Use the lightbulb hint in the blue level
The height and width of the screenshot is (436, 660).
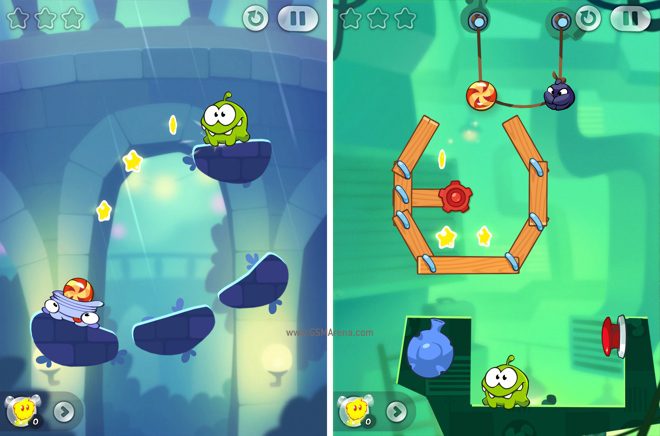(22, 410)
